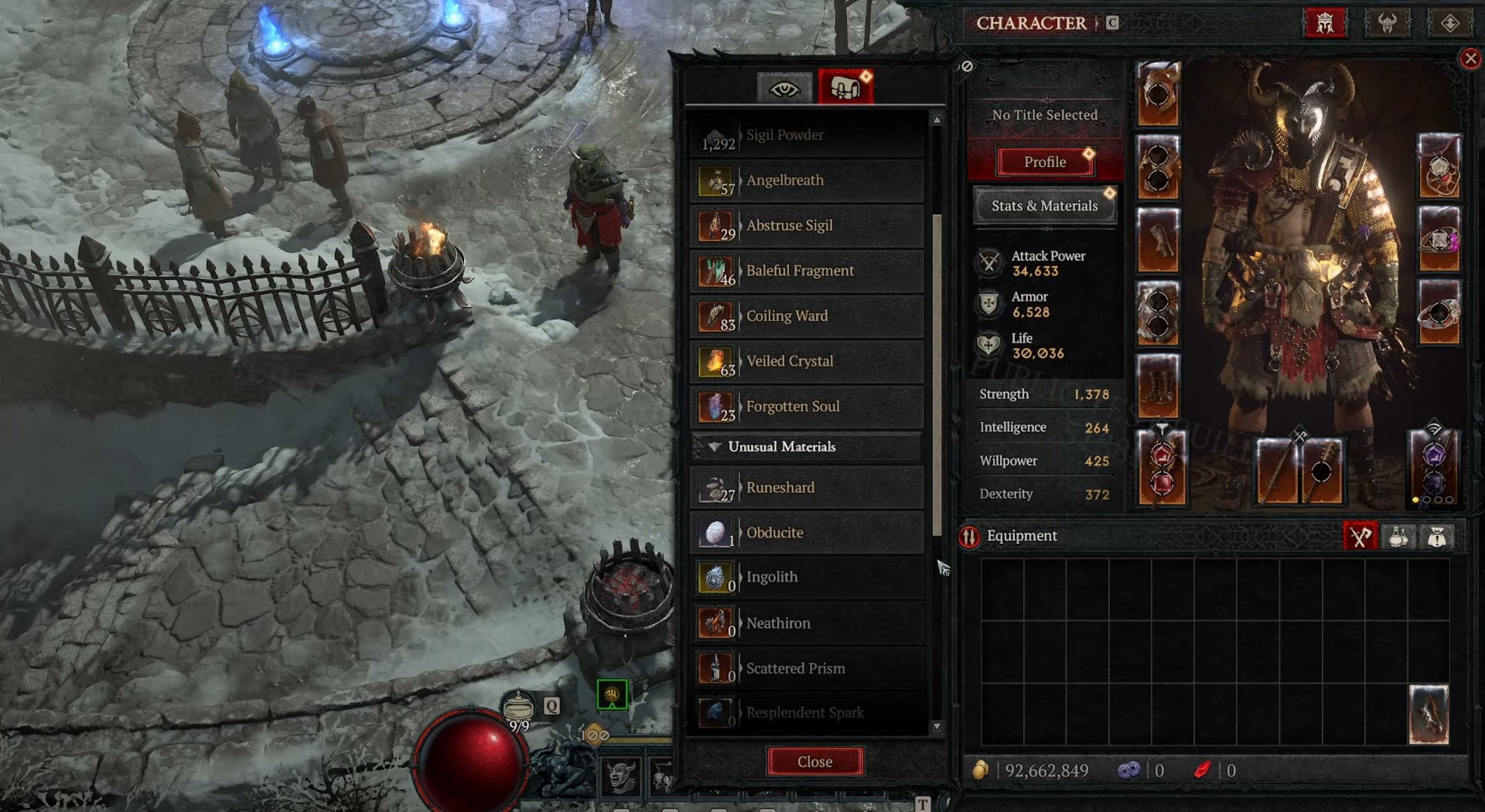
Task: Click the Armor shield icon
Action: coord(989,304)
